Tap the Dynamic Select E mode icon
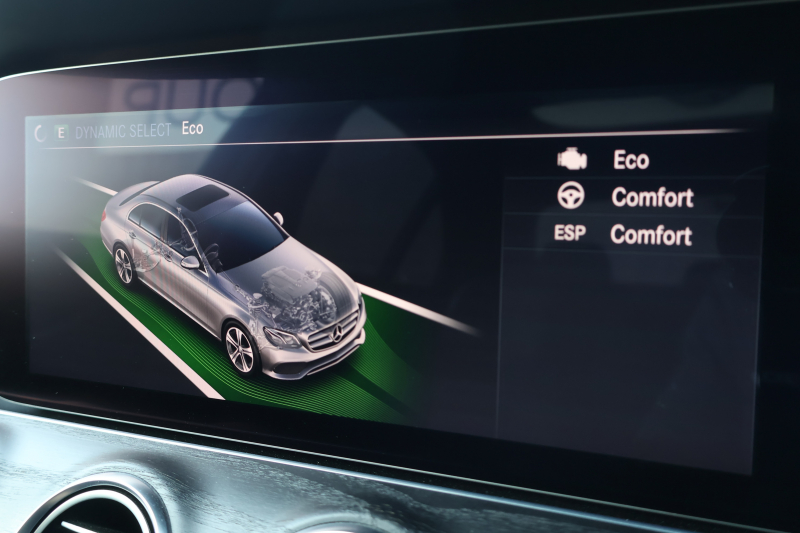 click(62, 133)
